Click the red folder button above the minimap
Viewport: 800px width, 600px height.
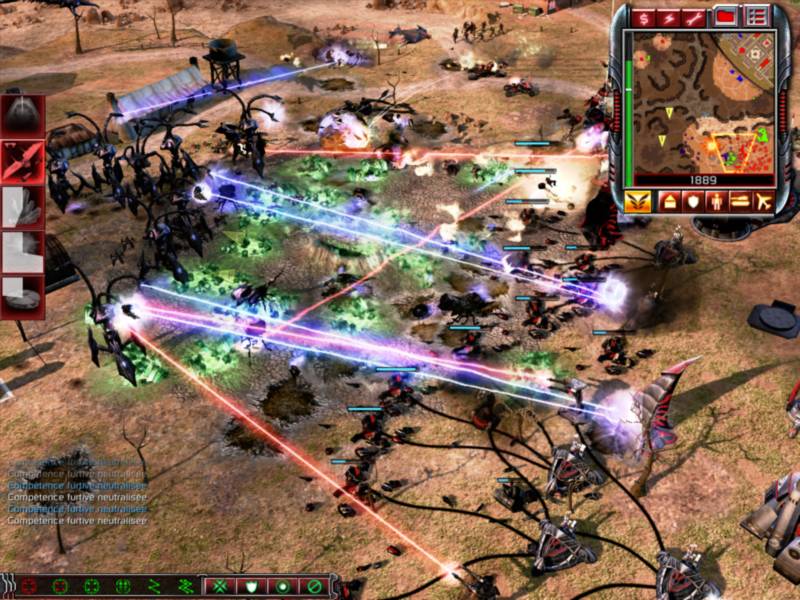click(x=726, y=16)
